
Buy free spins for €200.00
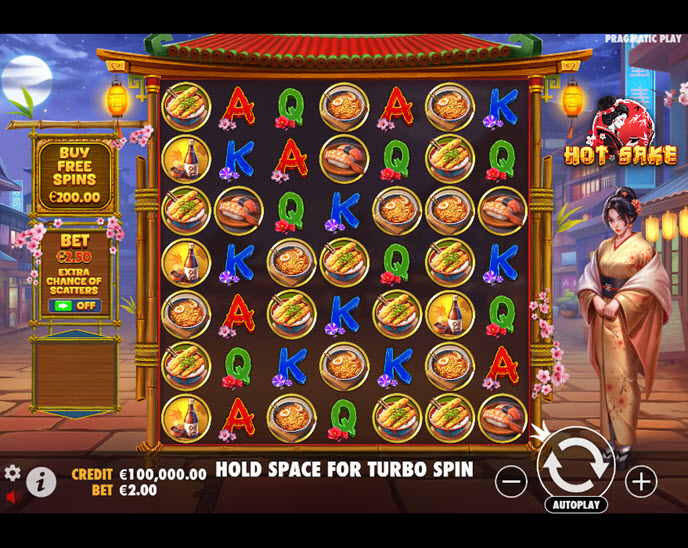tap(75, 176)
